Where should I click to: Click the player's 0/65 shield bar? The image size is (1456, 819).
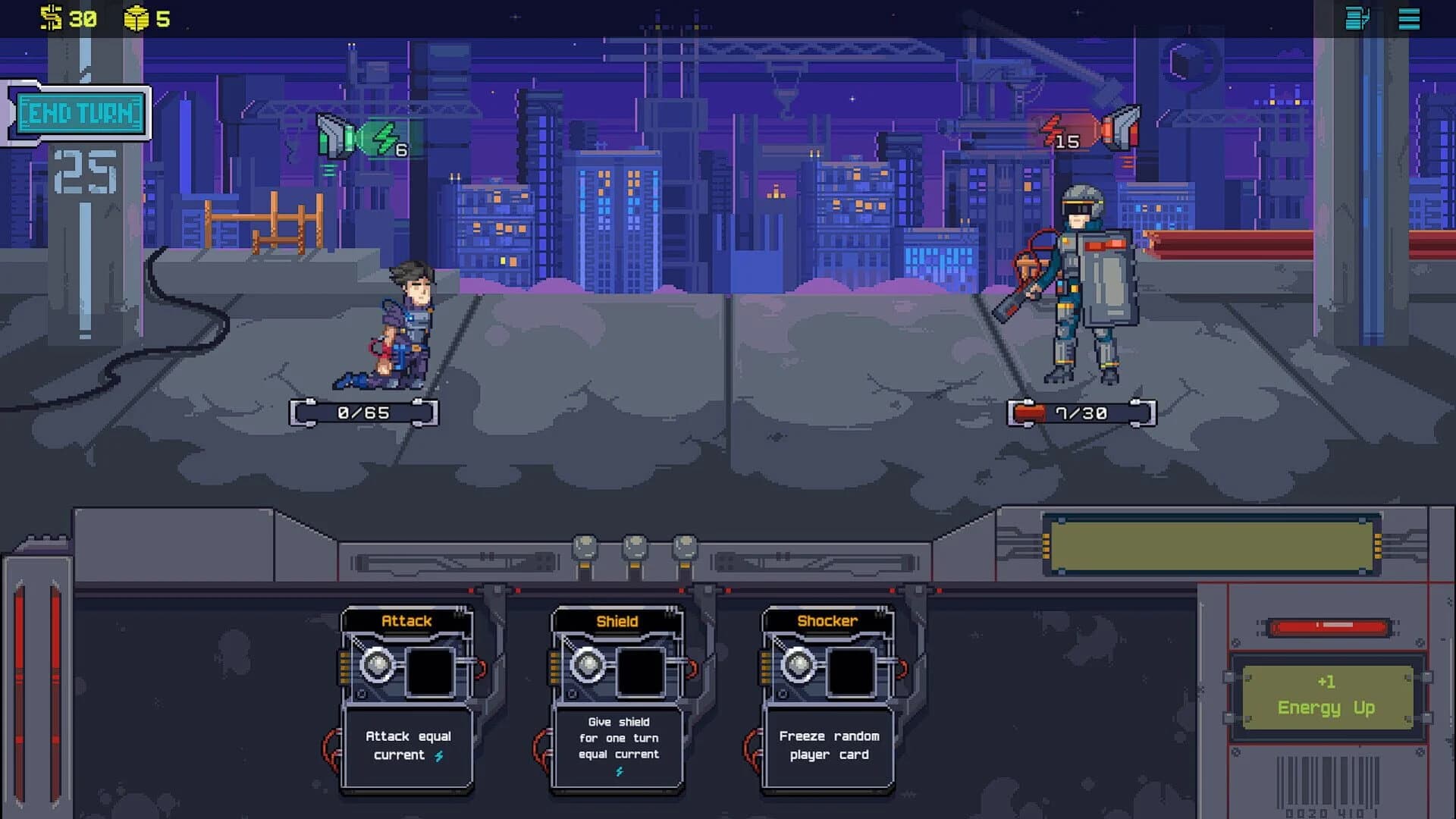tap(362, 413)
